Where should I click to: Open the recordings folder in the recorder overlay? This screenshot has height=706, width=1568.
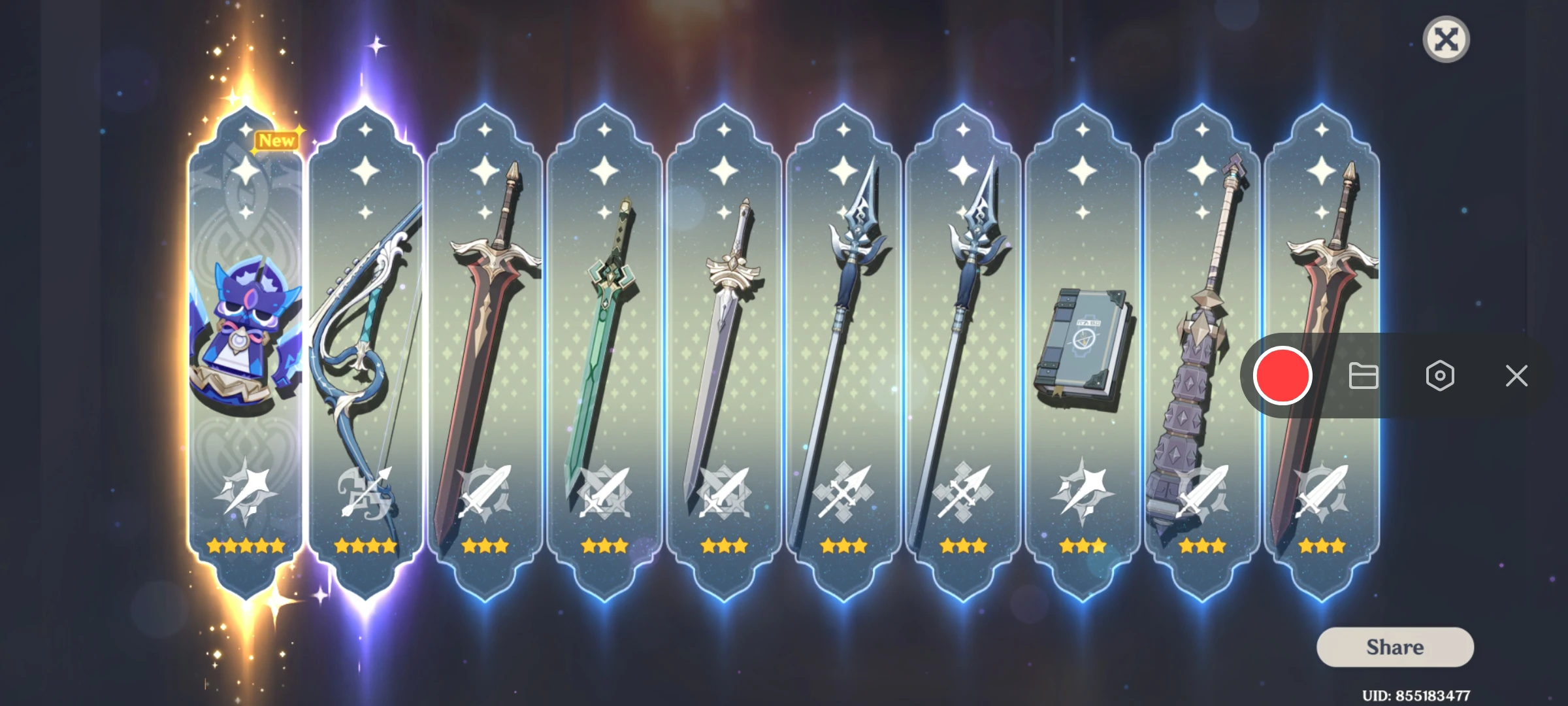pos(1362,375)
